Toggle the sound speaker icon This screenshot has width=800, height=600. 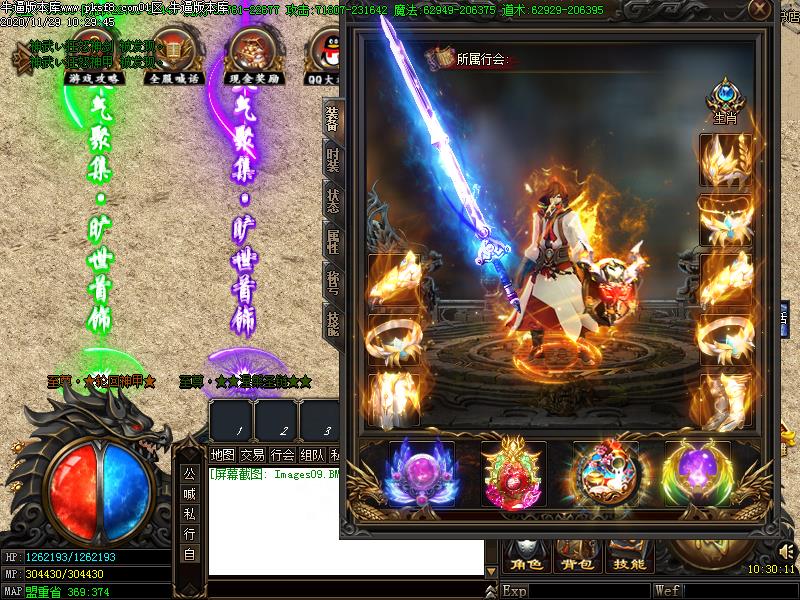(785, 551)
